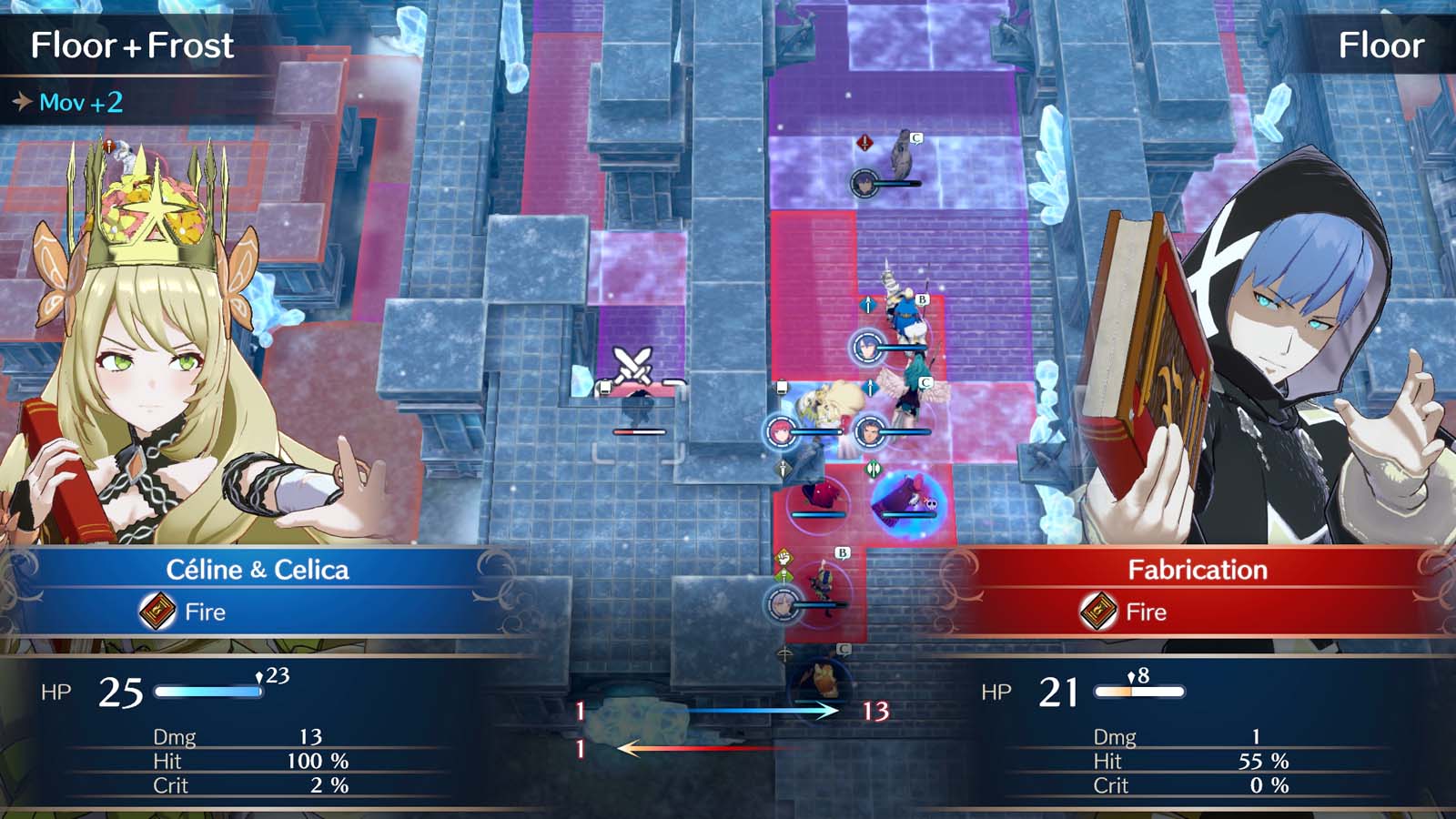Select the Fire tome icon under Fabrication

1099,612
